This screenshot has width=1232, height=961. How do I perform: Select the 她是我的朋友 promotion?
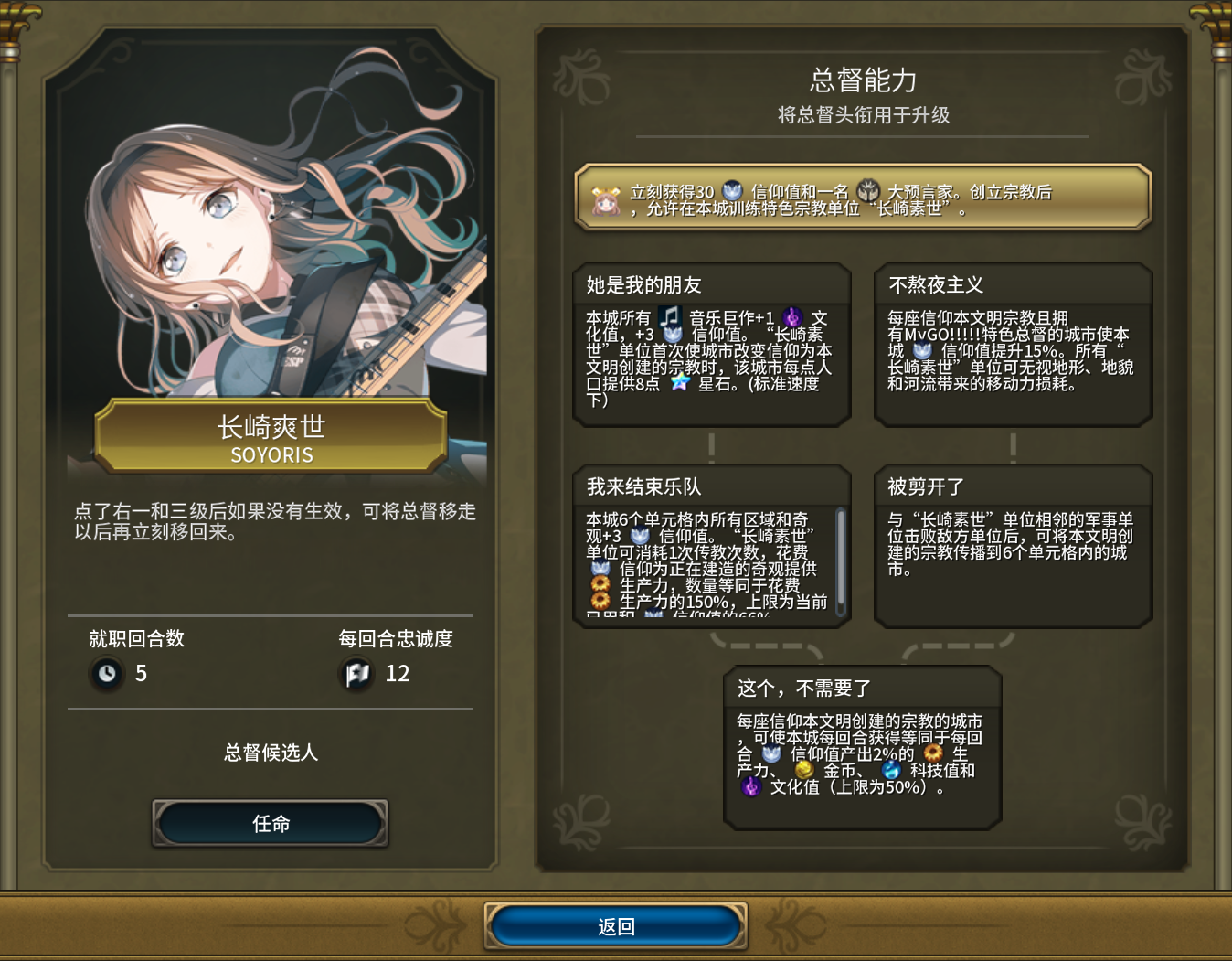(x=712, y=345)
